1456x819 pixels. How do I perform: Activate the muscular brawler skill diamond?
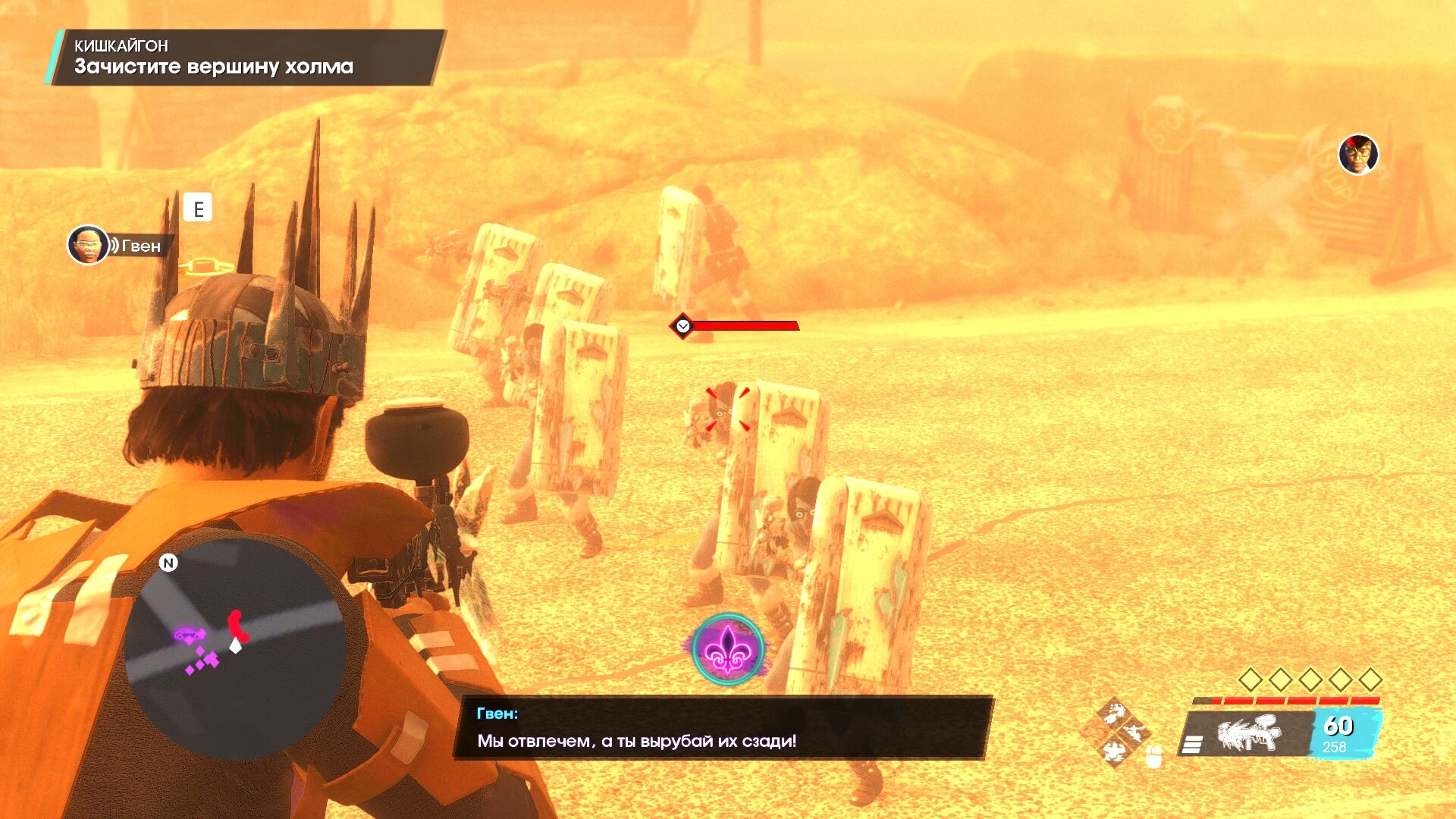coord(1114,714)
